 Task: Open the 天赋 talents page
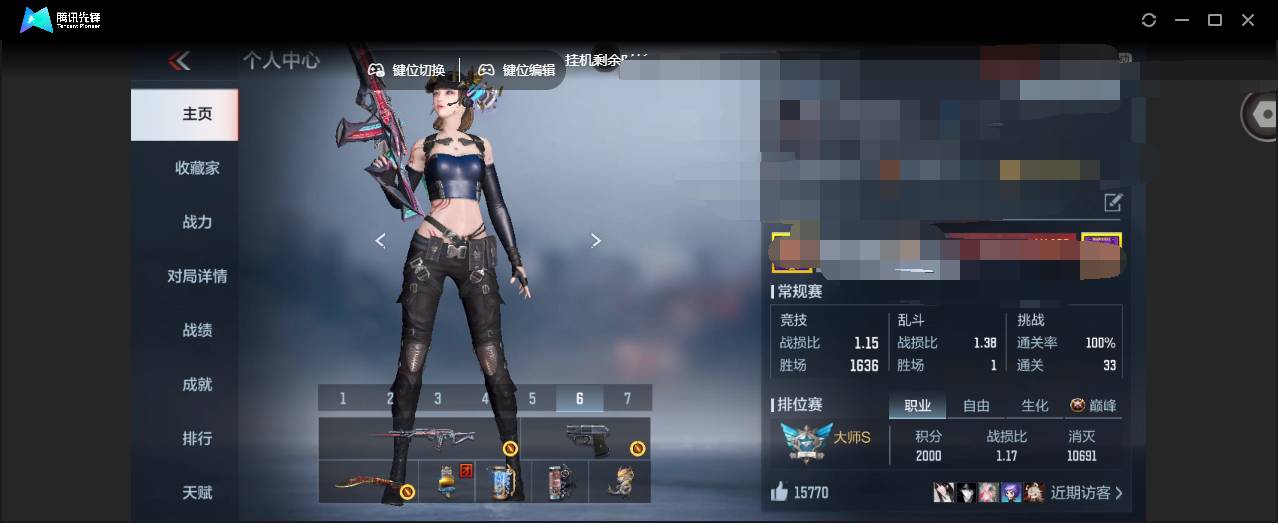point(197,492)
